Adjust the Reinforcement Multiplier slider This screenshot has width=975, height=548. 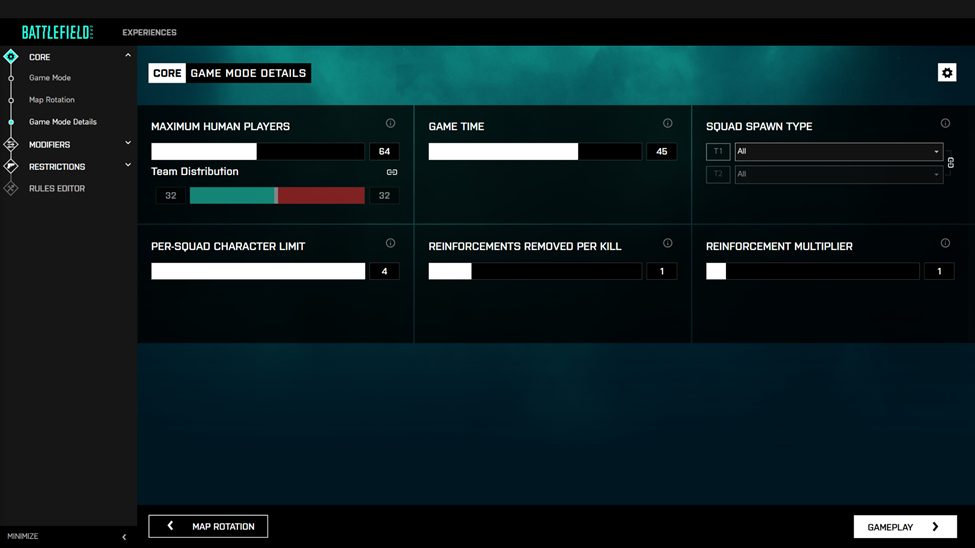coord(812,271)
